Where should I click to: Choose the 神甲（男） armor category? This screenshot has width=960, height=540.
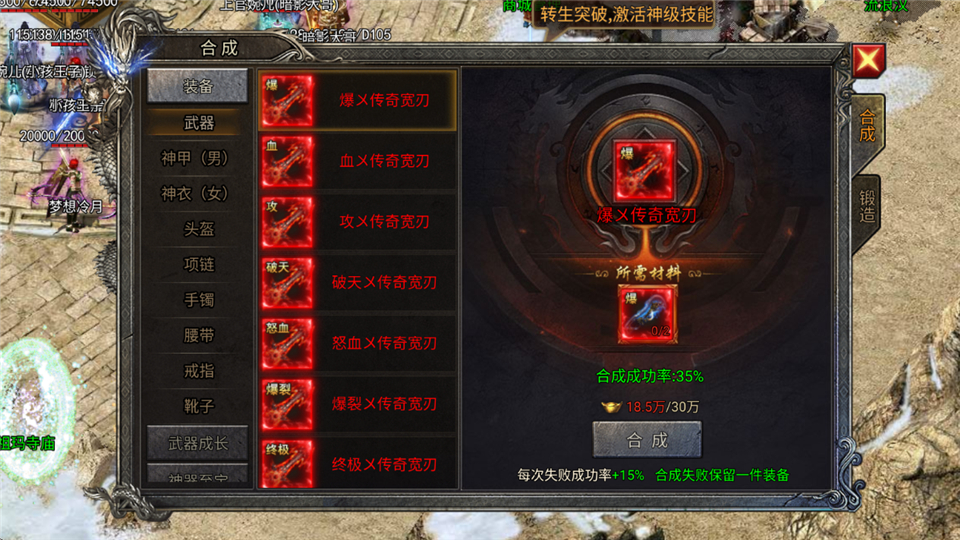(197, 158)
